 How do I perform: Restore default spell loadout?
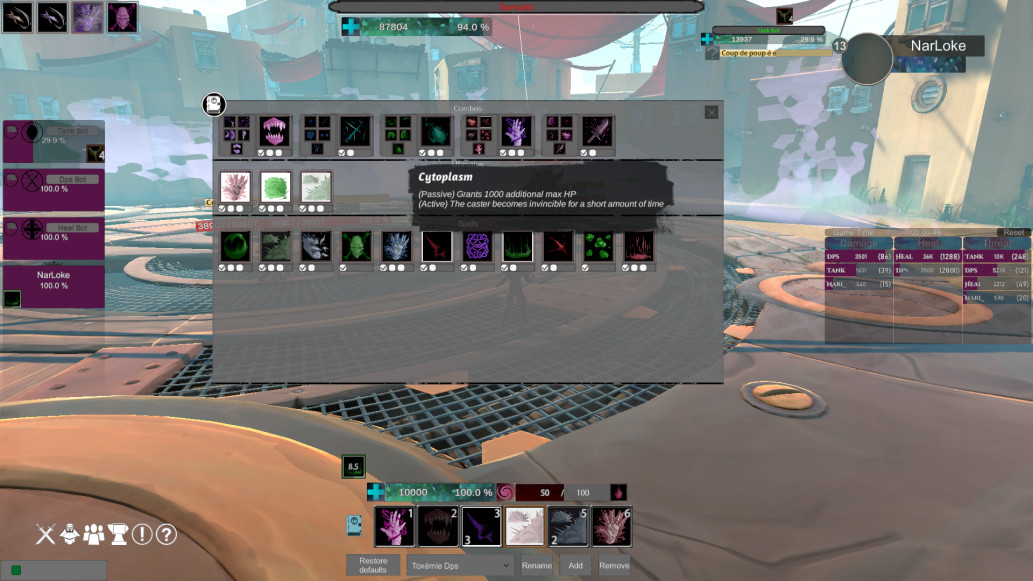coord(373,565)
